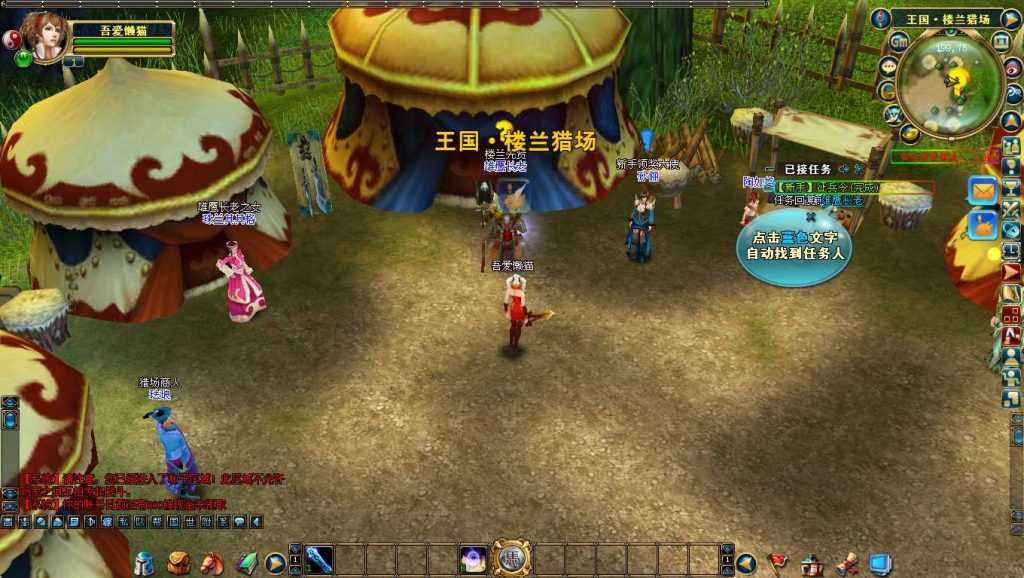This screenshot has height=578, width=1024.
Task: Open the backpack inventory icon
Action: pos(179,563)
